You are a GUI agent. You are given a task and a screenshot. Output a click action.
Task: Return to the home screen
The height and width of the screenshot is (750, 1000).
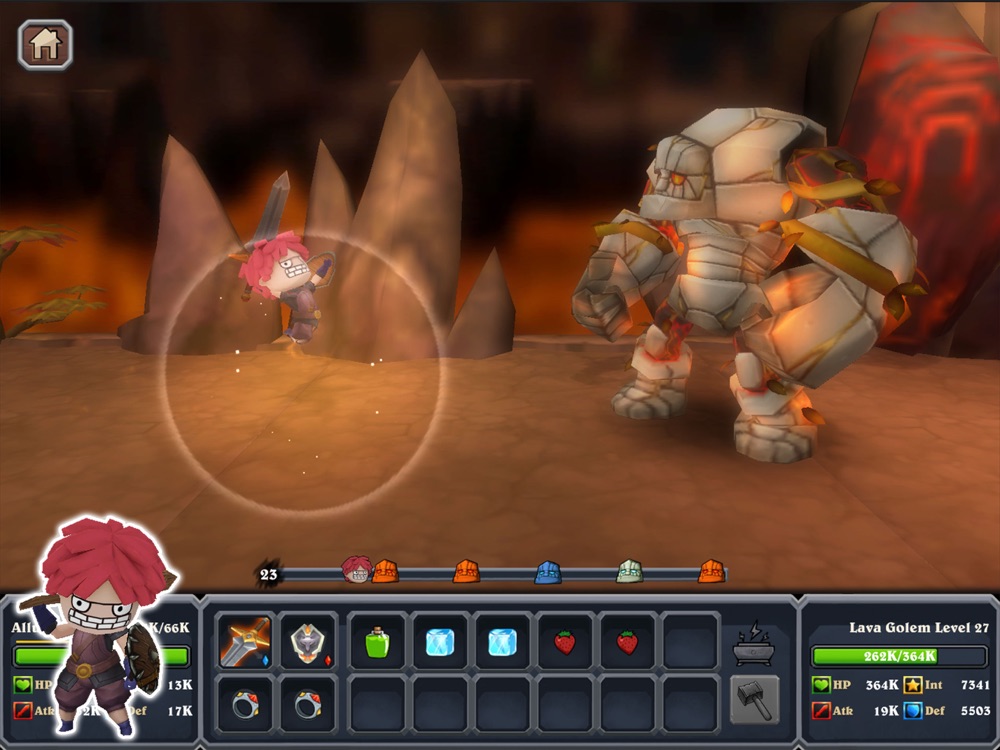[x=45, y=45]
